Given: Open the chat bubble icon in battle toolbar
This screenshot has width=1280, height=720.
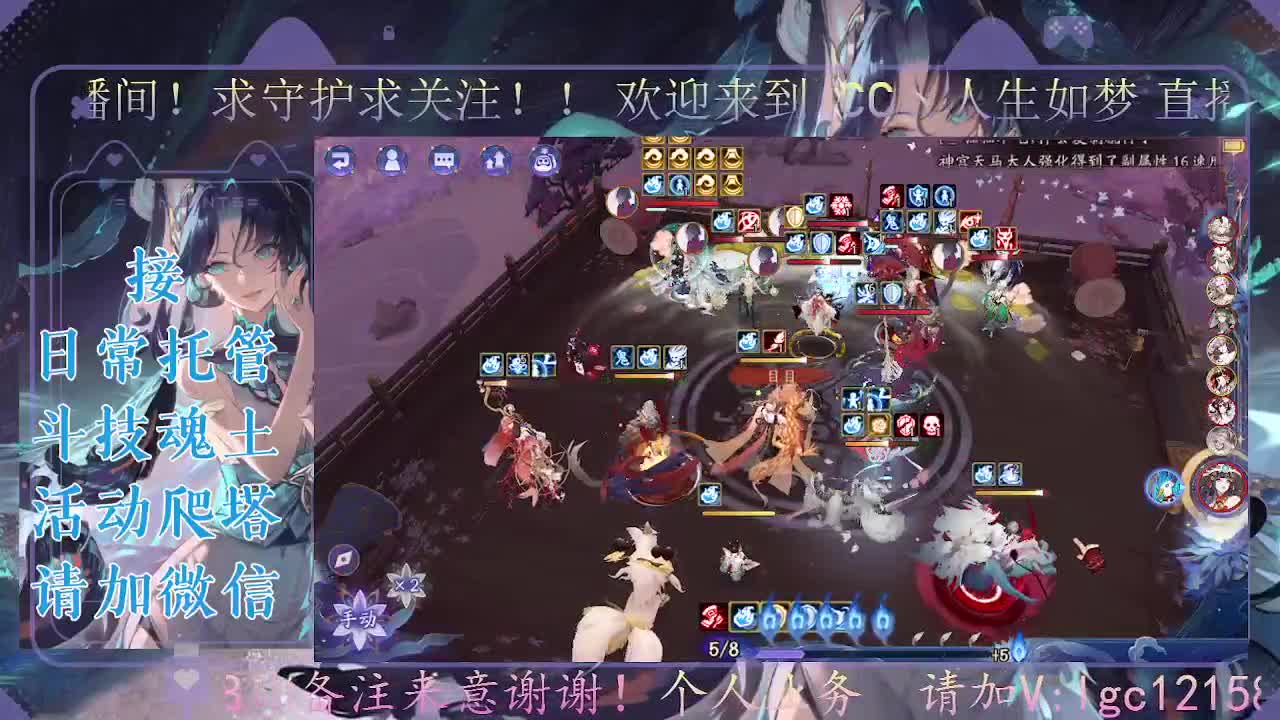Looking at the screenshot, I should point(443,161).
